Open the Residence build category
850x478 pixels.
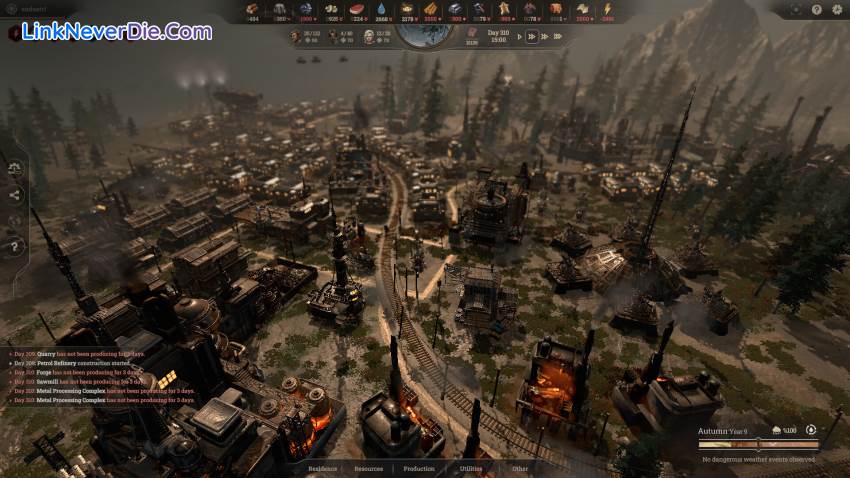[x=323, y=468]
